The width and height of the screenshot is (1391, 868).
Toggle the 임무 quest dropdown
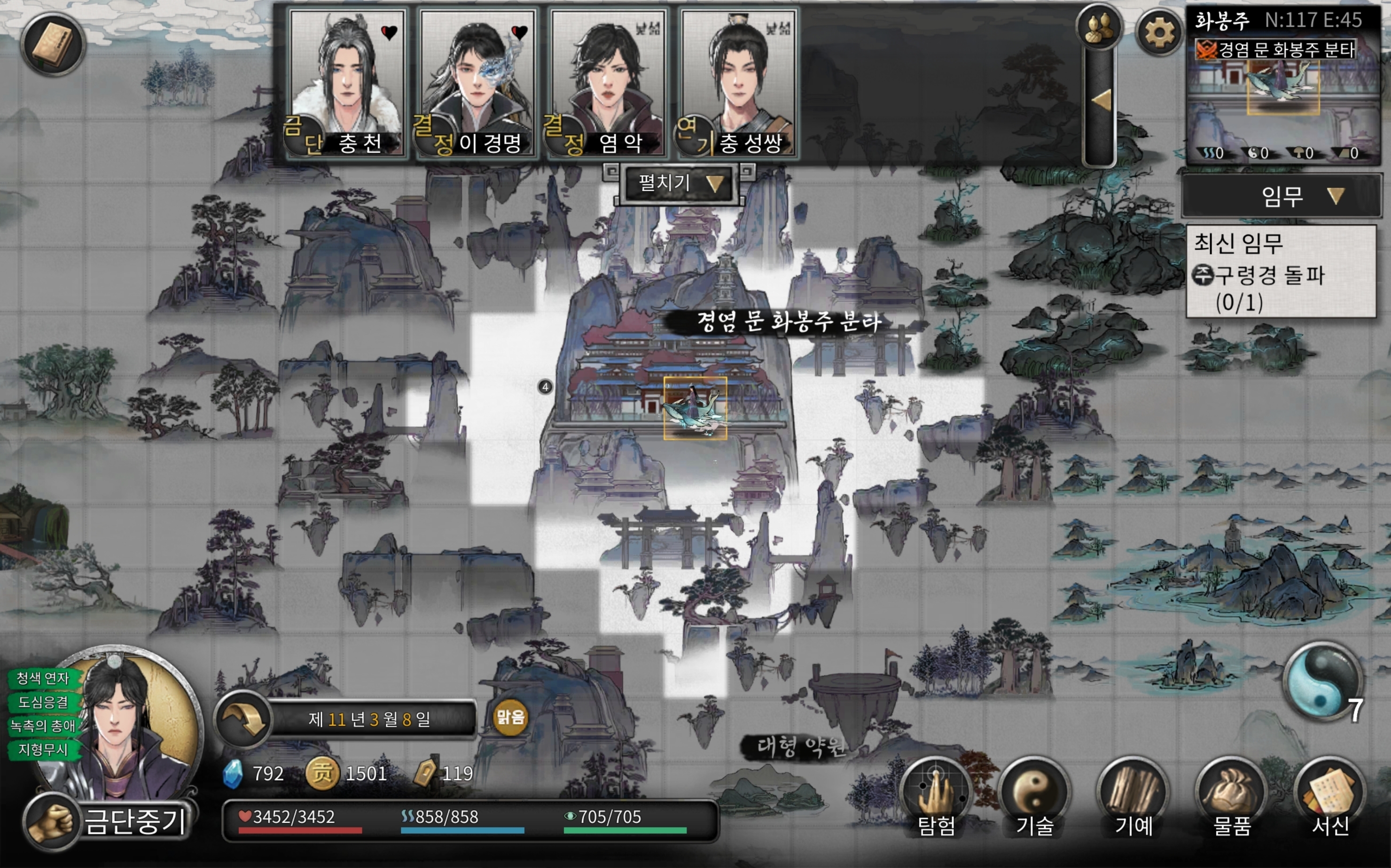(1282, 196)
